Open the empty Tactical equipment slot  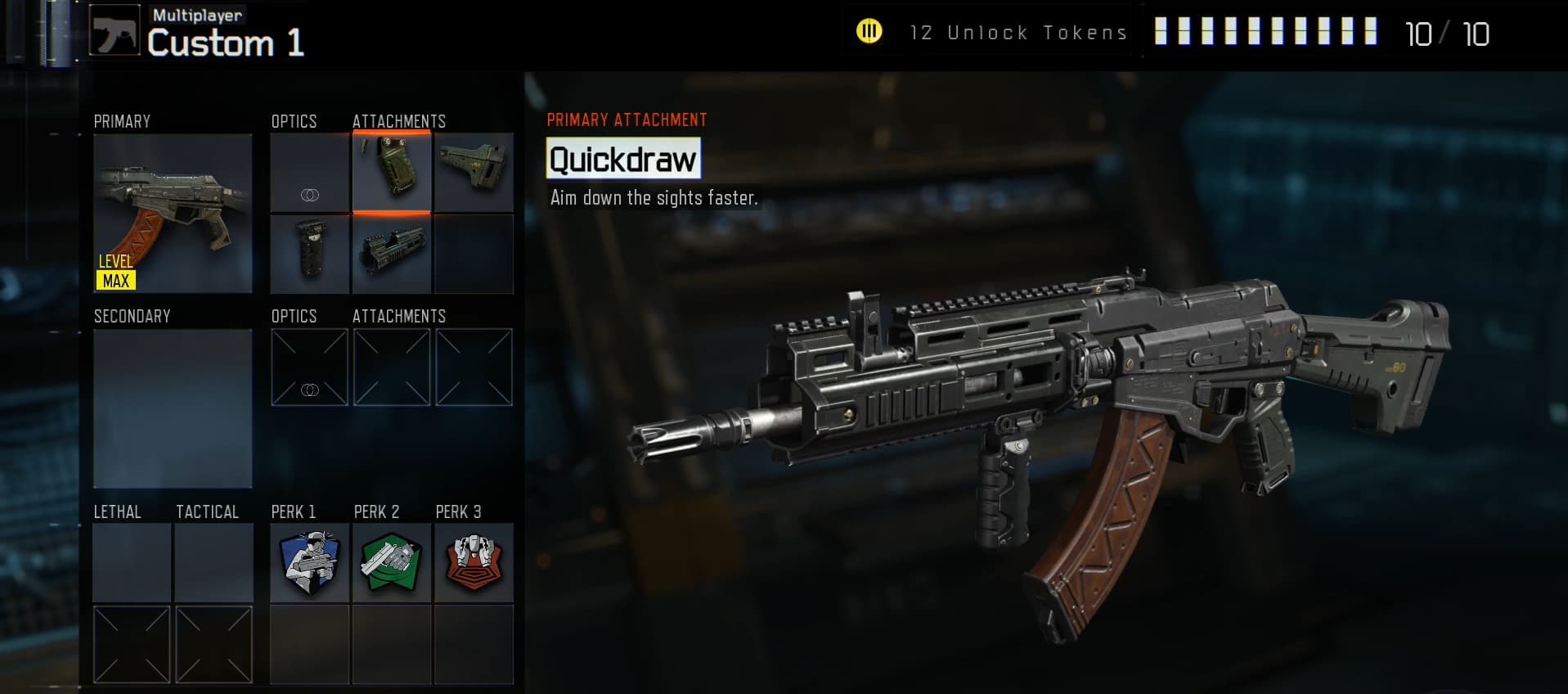pos(213,563)
